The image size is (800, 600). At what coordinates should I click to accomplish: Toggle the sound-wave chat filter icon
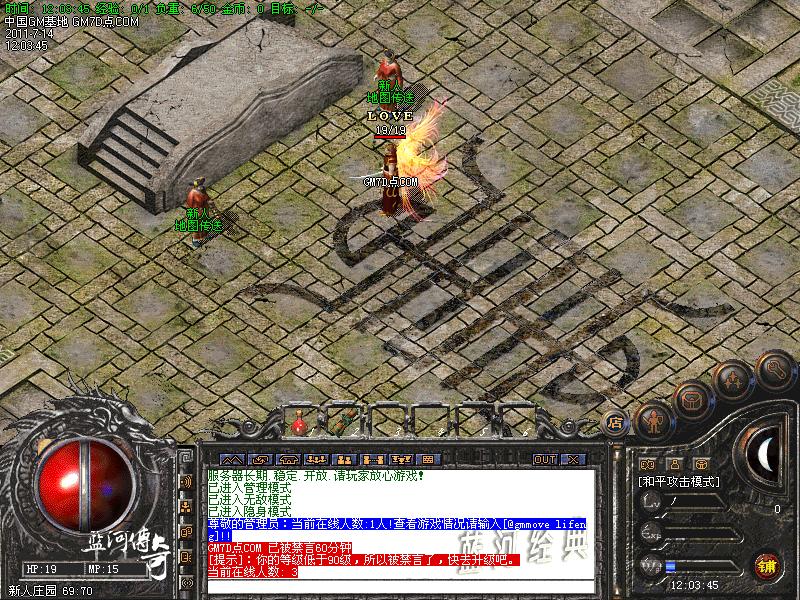pos(186,481)
